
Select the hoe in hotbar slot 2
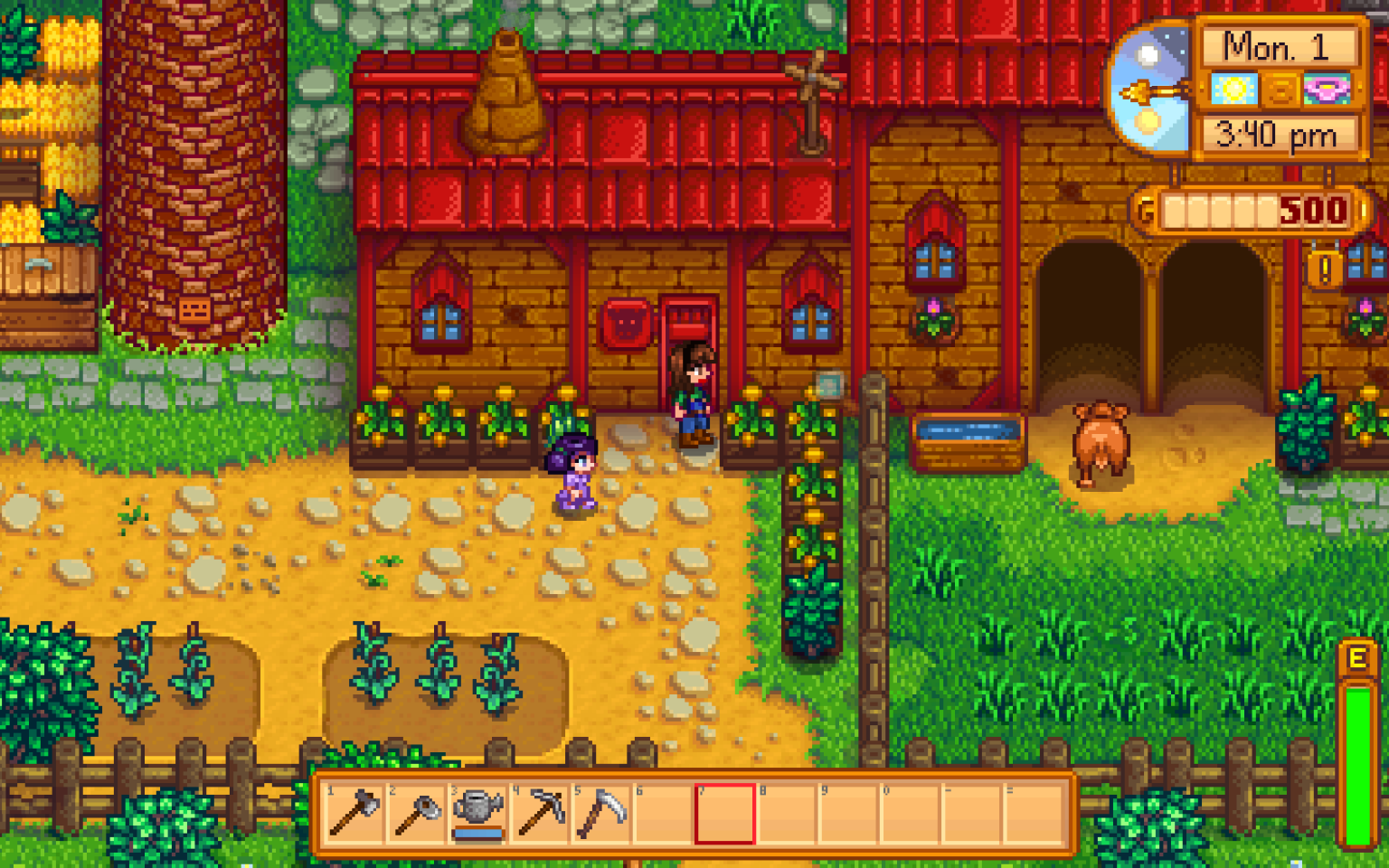(x=412, y=814)
